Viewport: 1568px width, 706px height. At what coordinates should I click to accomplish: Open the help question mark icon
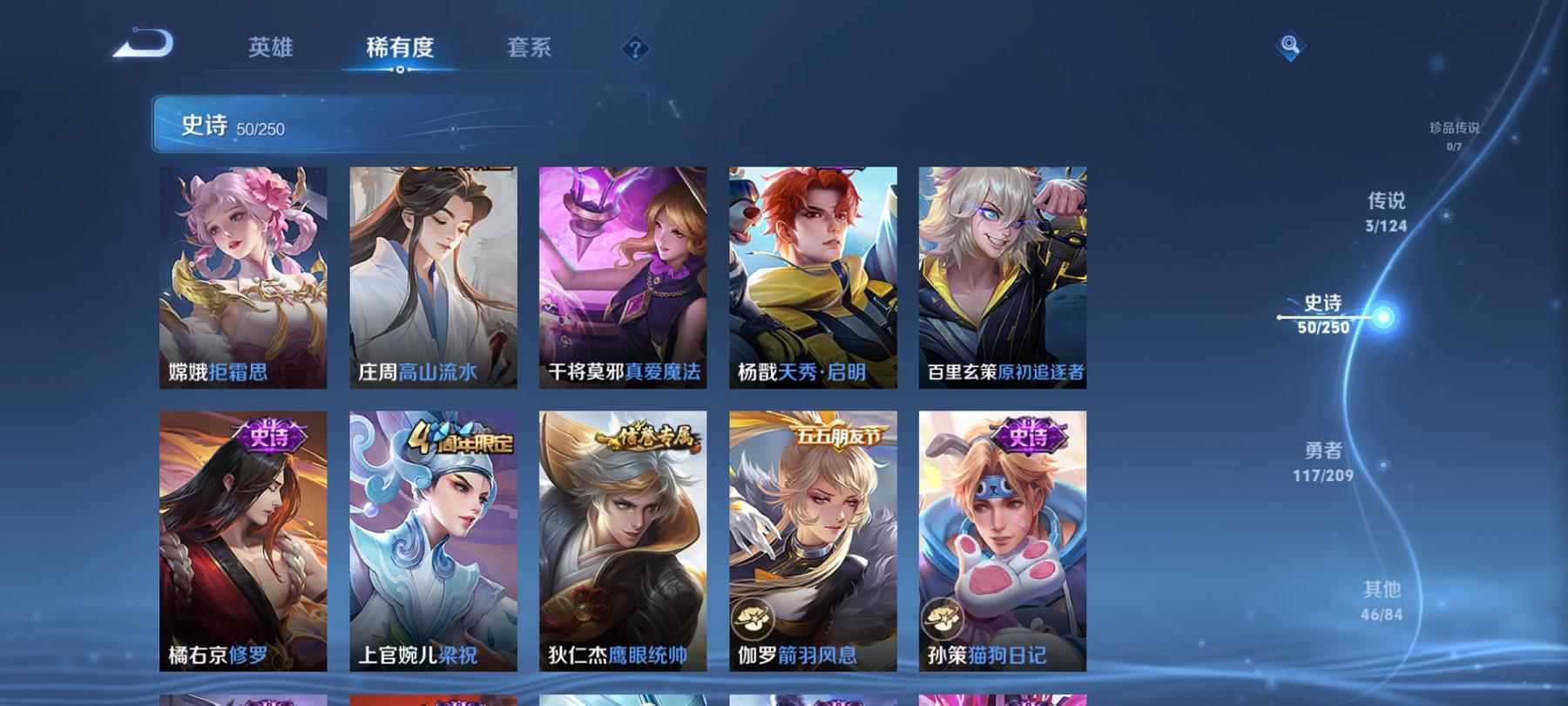(x=637, y=46)
